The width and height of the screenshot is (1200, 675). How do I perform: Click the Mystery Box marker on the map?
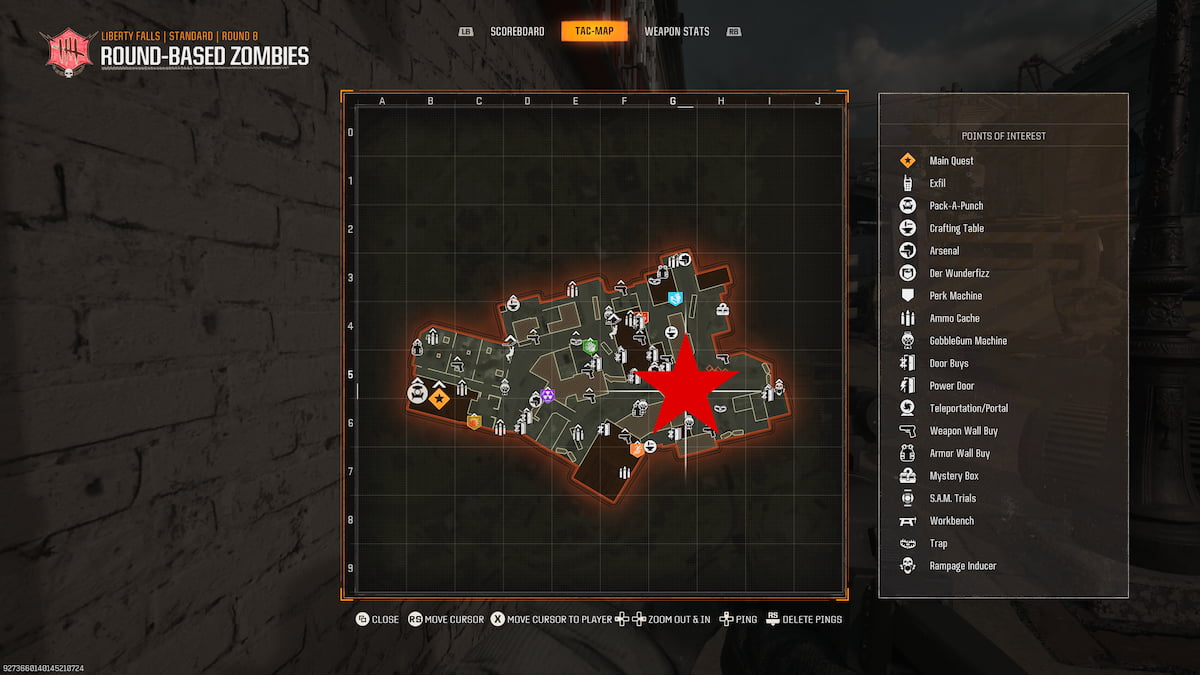point(722,309)
